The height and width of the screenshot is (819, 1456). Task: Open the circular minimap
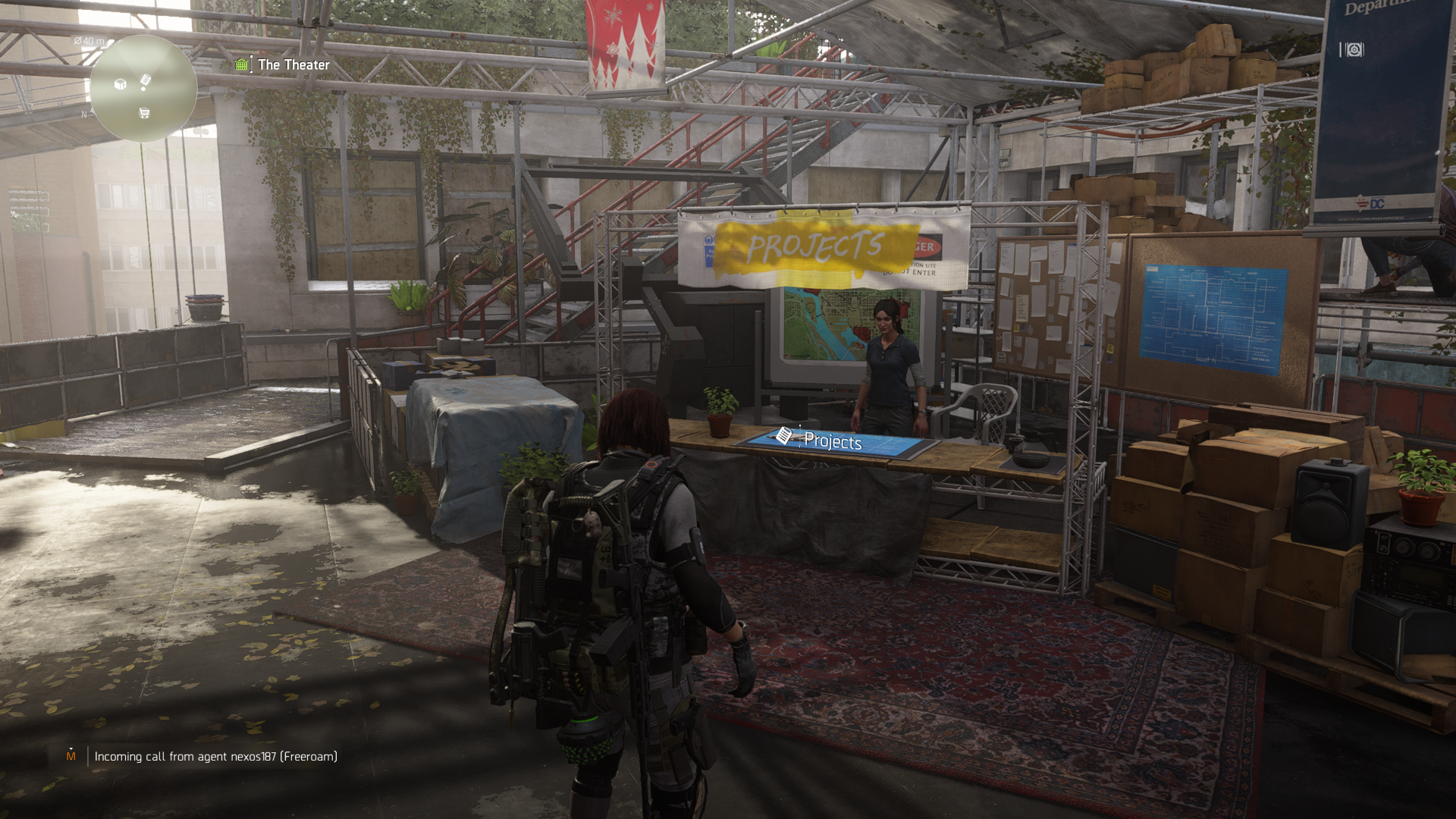pyautogui.click(x=143, y=89)
